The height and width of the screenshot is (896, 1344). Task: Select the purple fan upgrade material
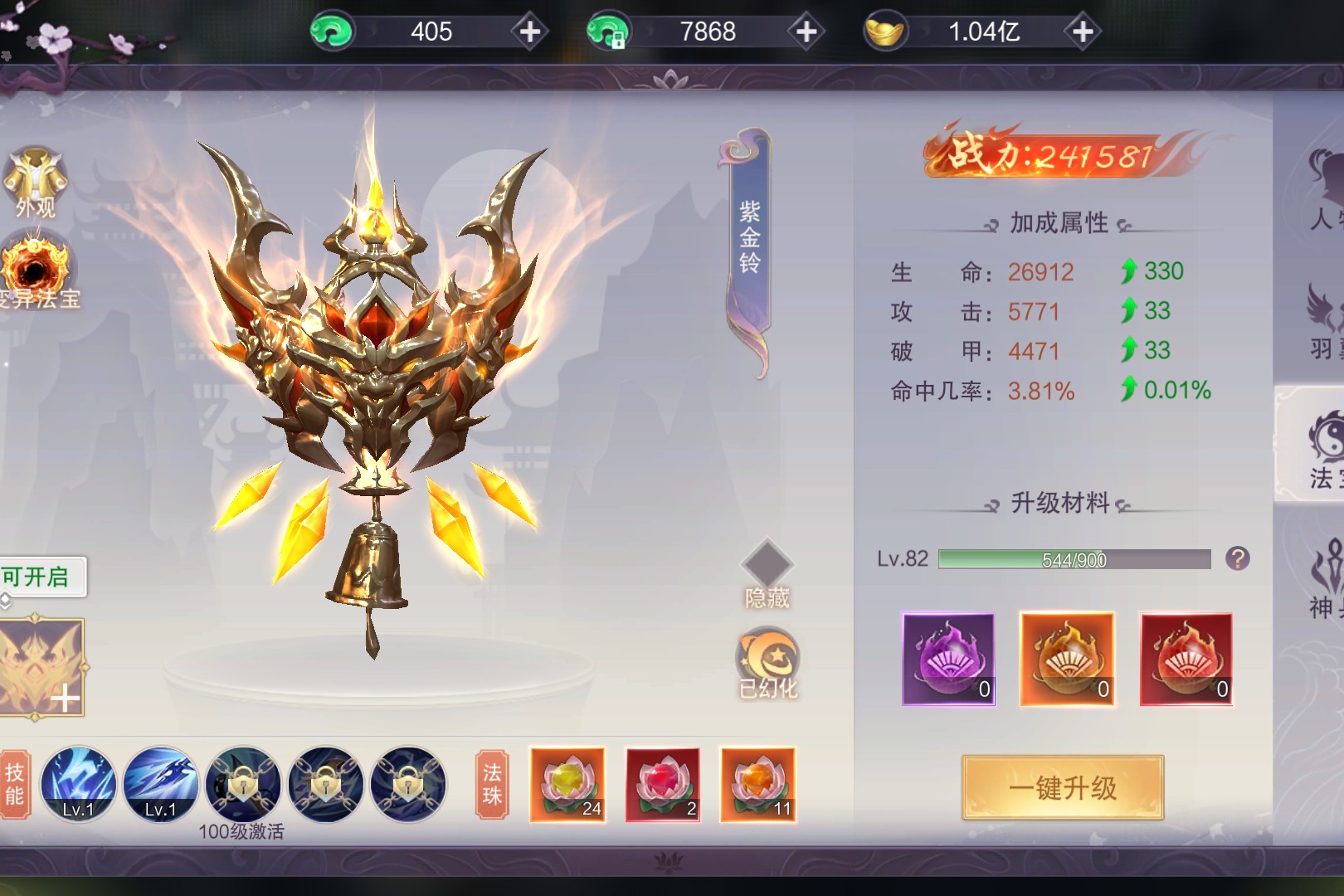pyautogui.click(x=948, y=660)
